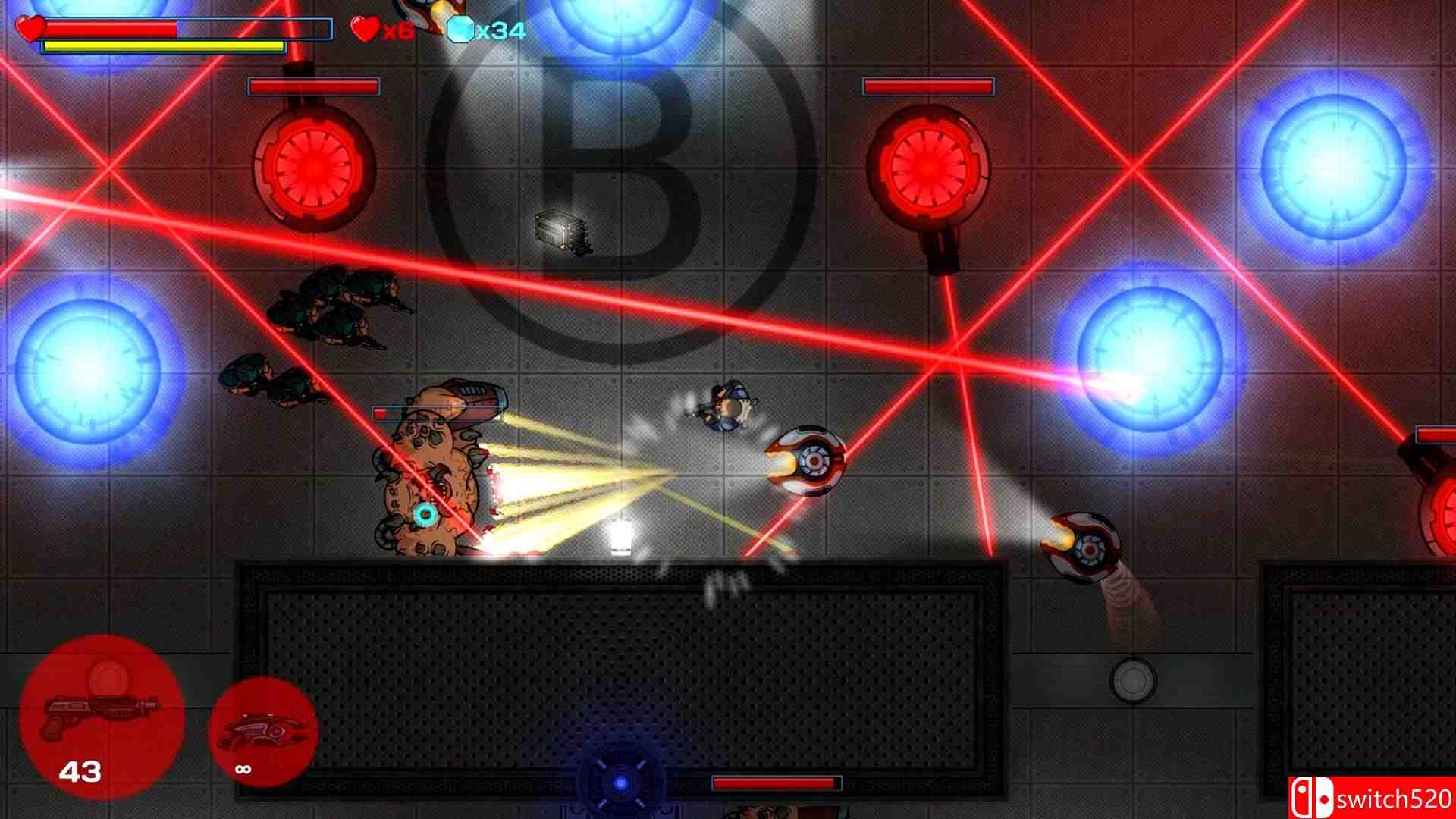Click the red heart icon in the HUD
Viewport: 1456px width, 819px height.
point(367,30)
